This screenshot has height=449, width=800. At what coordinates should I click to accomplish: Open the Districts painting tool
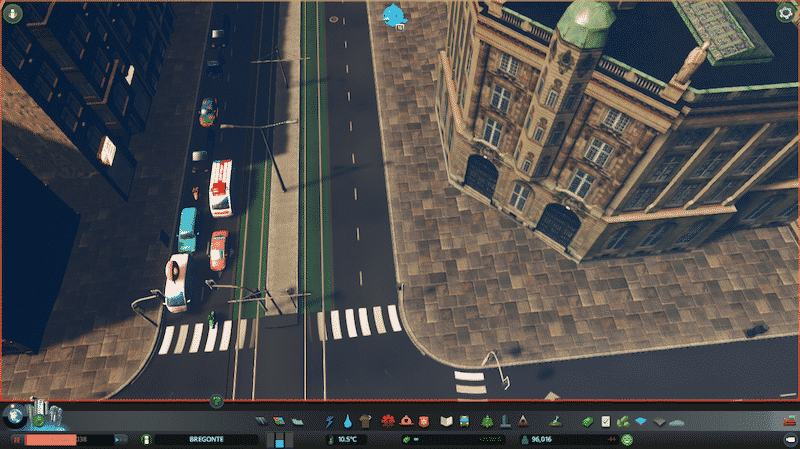point(294,421)
